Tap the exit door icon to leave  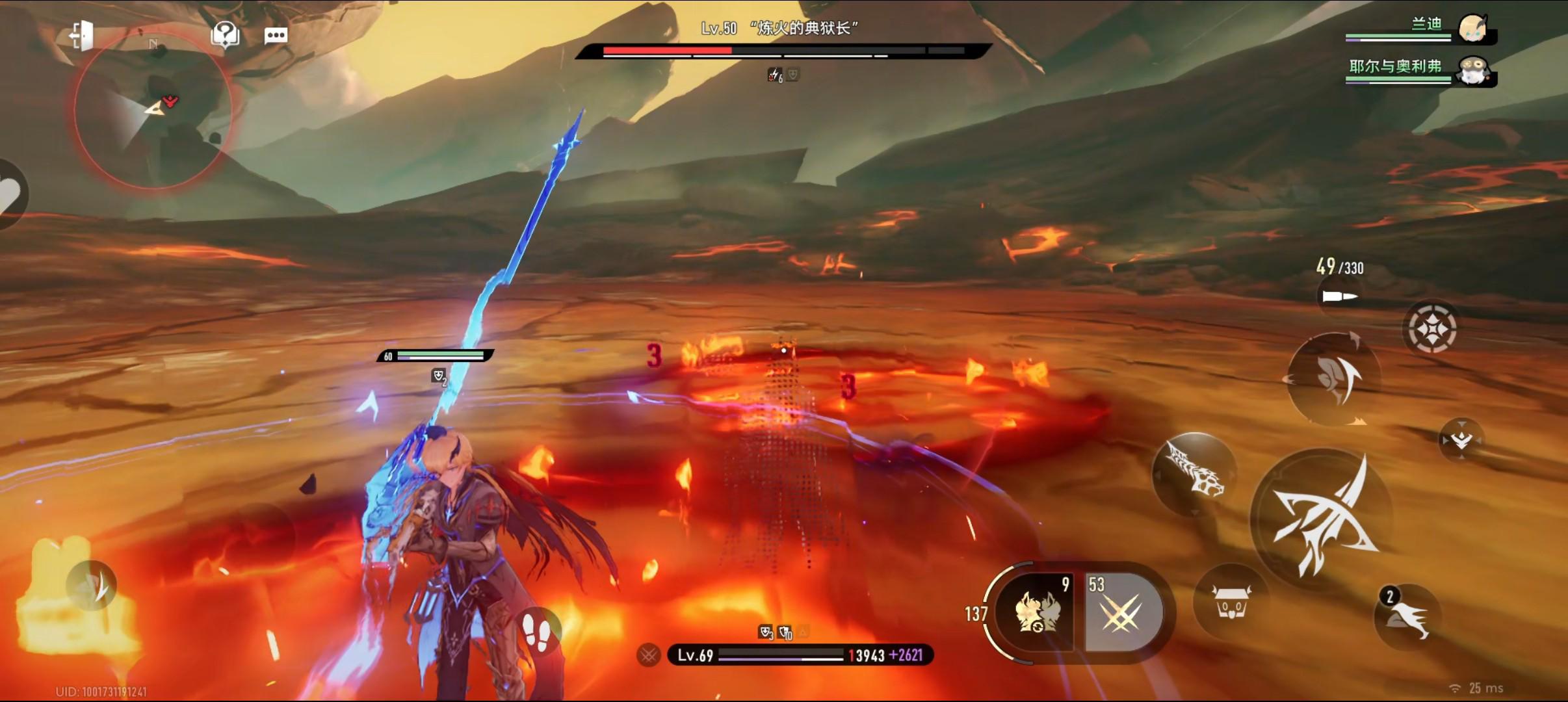pyautogui.click(x=82, y=34)
